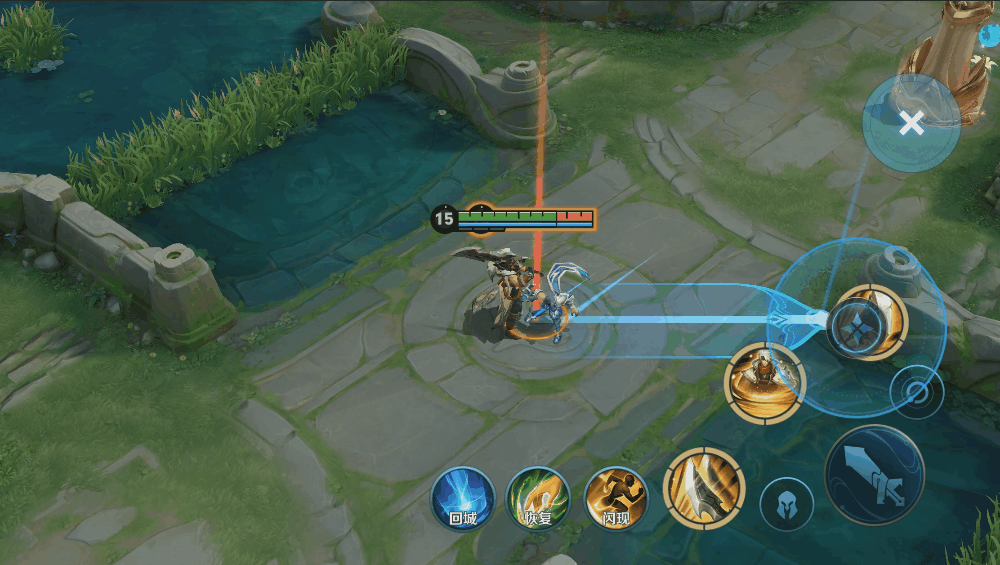Cast the golden blade skill
This screenshot has height=565, width=1000.
[x=703, y=487]
